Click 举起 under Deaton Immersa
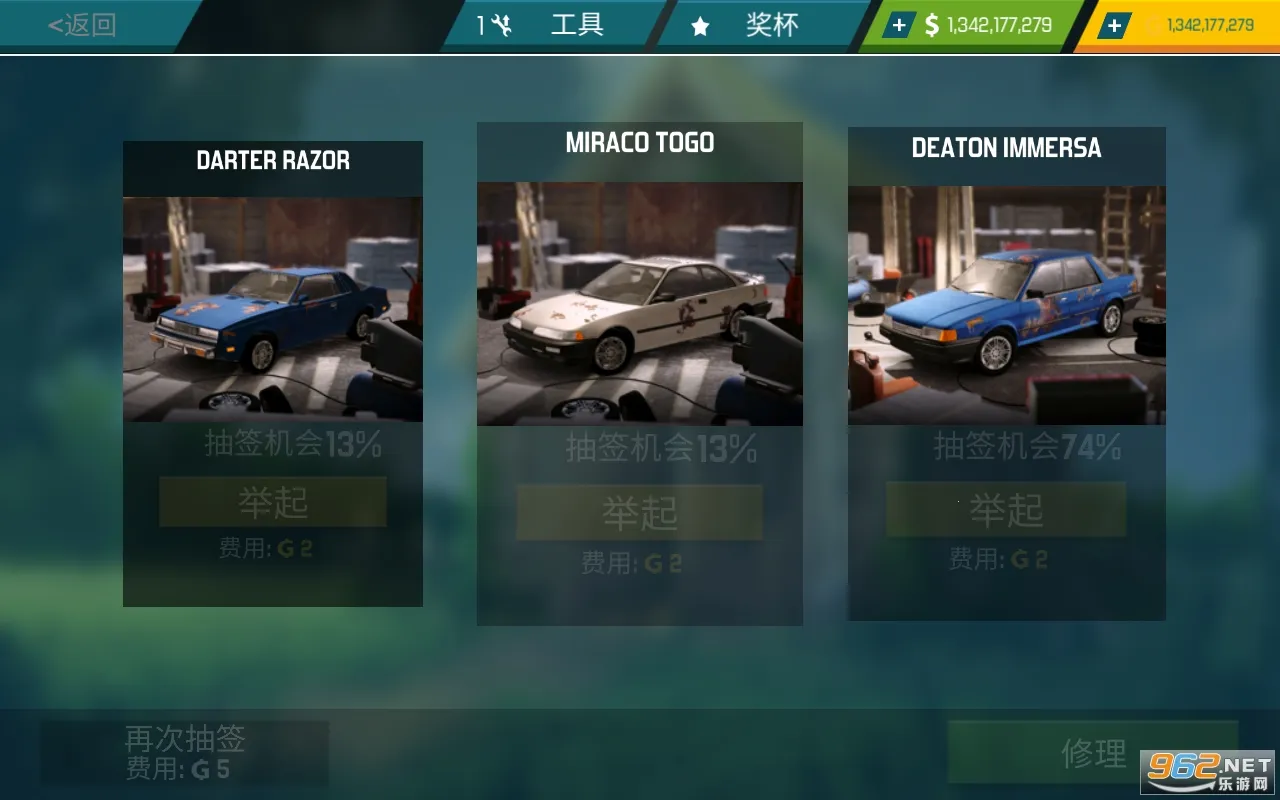 pos(1006,510)
